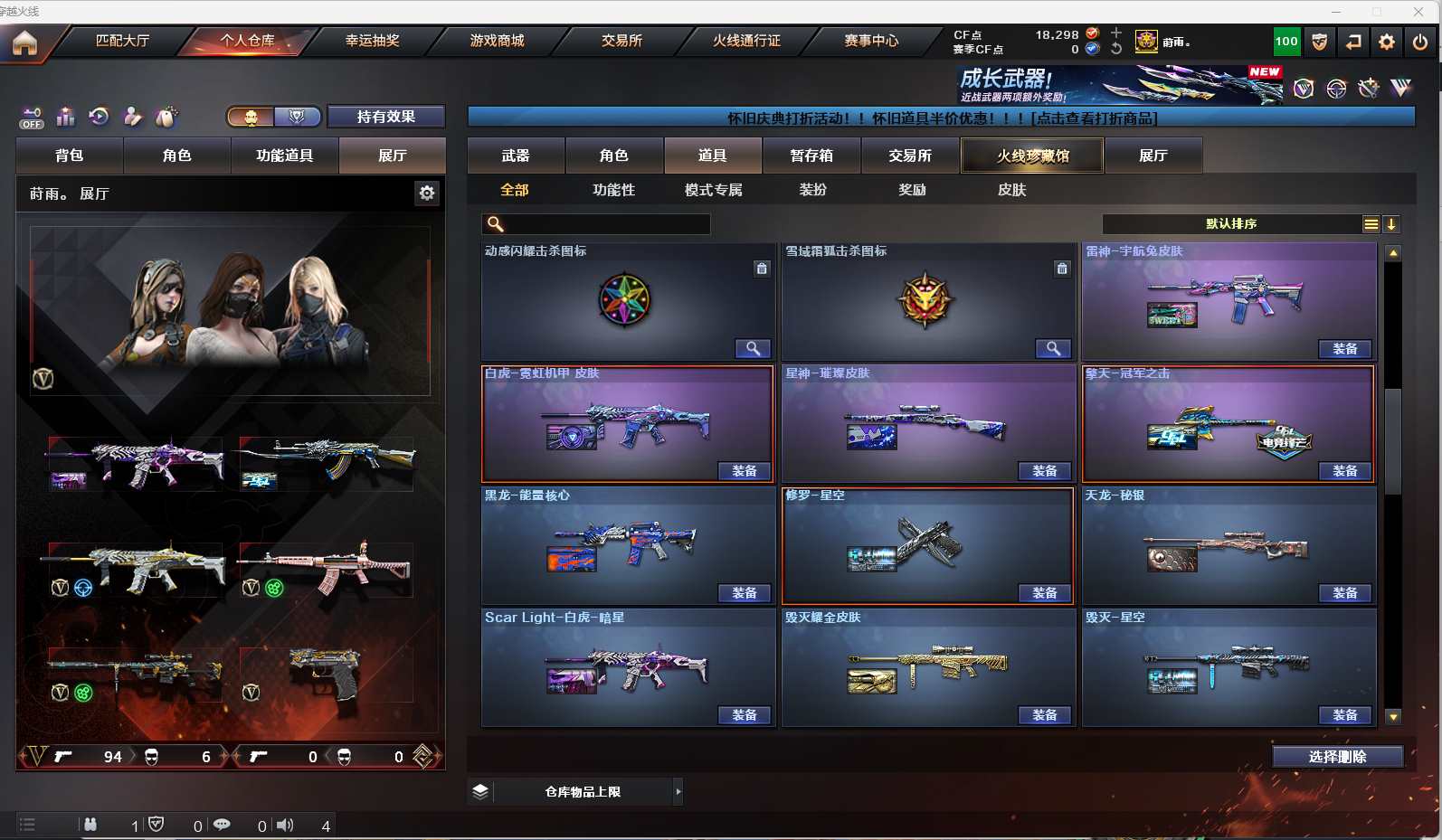Open the 游戏商城 game shop
1442x840 pixels.
pyautogui.click(x=497, y=41)
